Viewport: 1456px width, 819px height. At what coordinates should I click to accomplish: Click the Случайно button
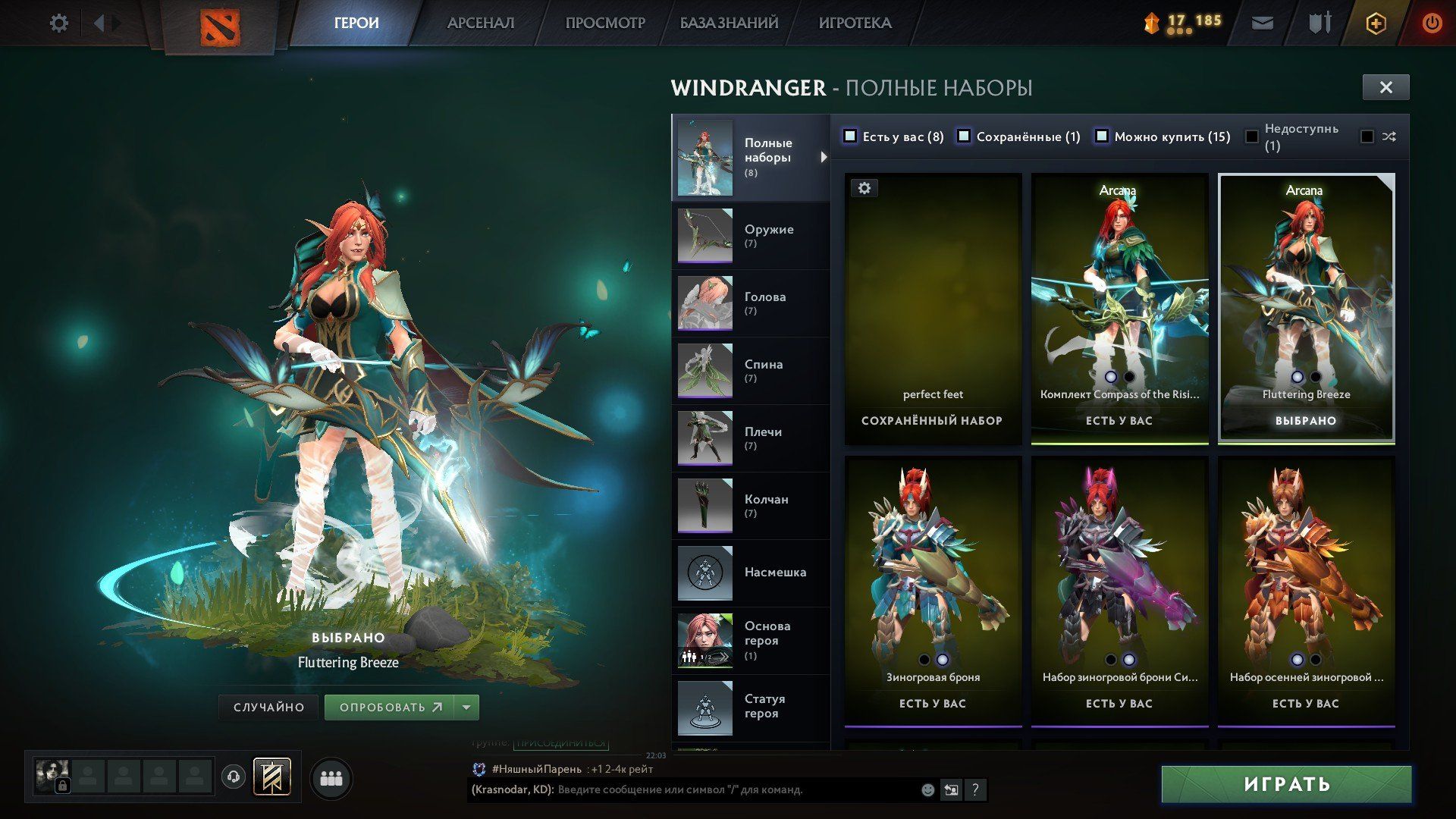pyautogui.click(x=268, y=708)
